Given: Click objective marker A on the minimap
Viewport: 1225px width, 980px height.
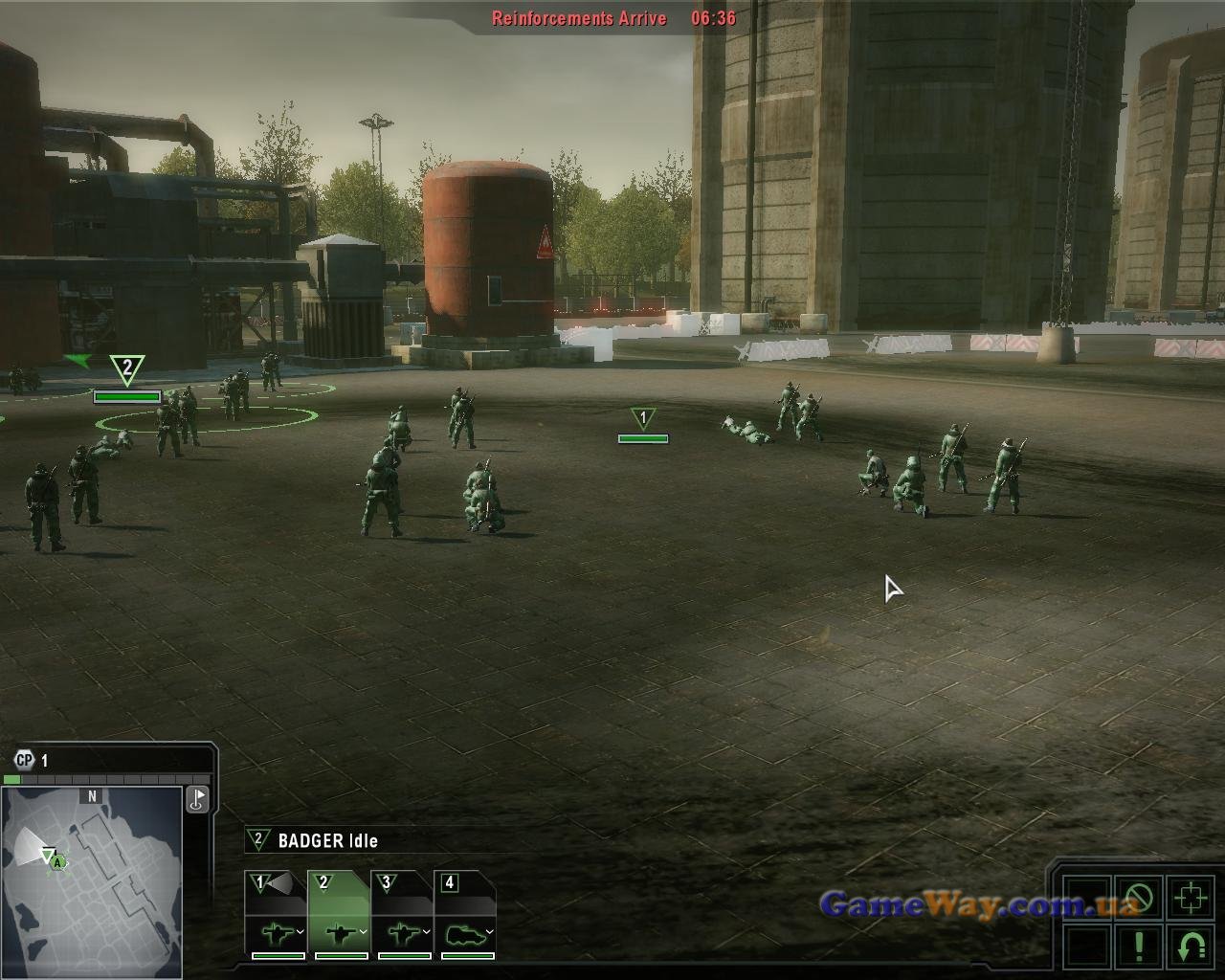Looking at the screenshot, I should pyautogui.click(x=58, y=862).
